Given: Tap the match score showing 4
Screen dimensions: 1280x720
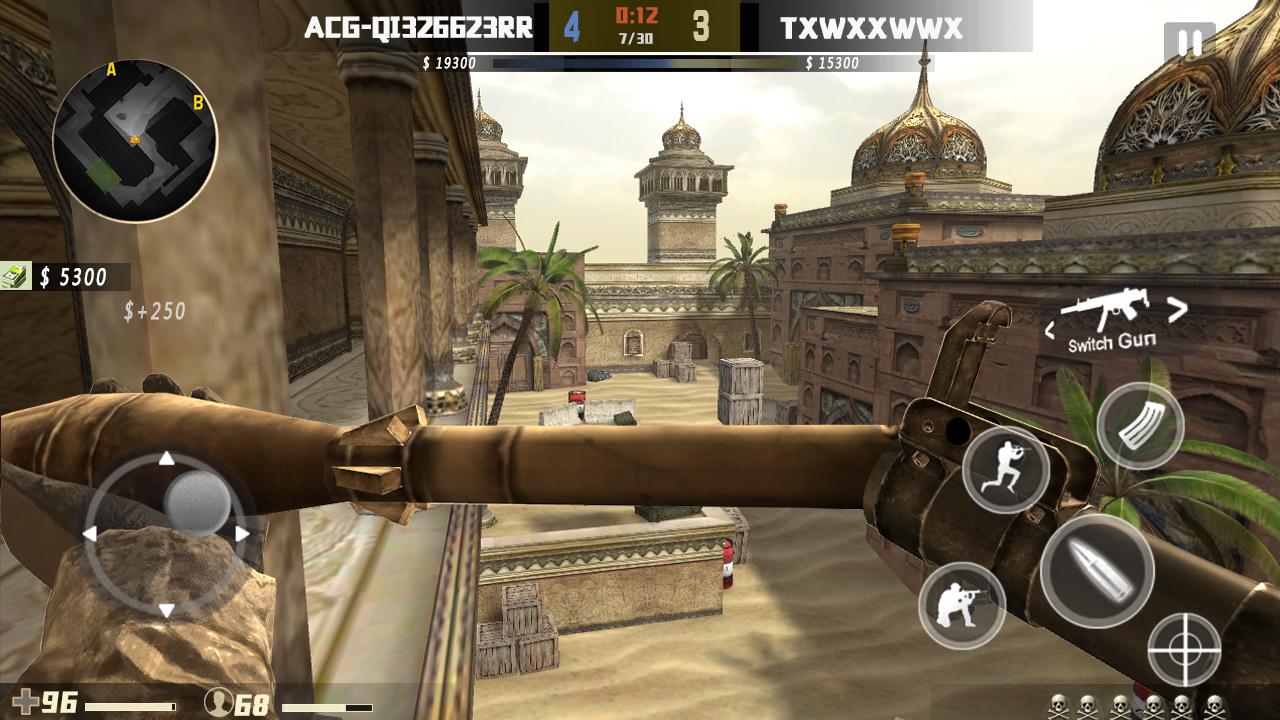Looking at the screenshot, I should tap(573, 27).
